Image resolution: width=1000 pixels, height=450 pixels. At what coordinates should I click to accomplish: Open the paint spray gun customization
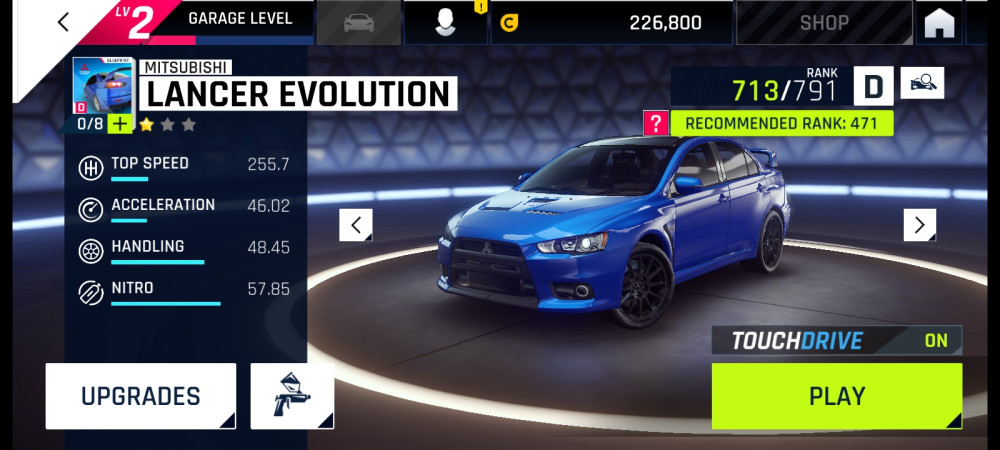[x=292, y=396]
